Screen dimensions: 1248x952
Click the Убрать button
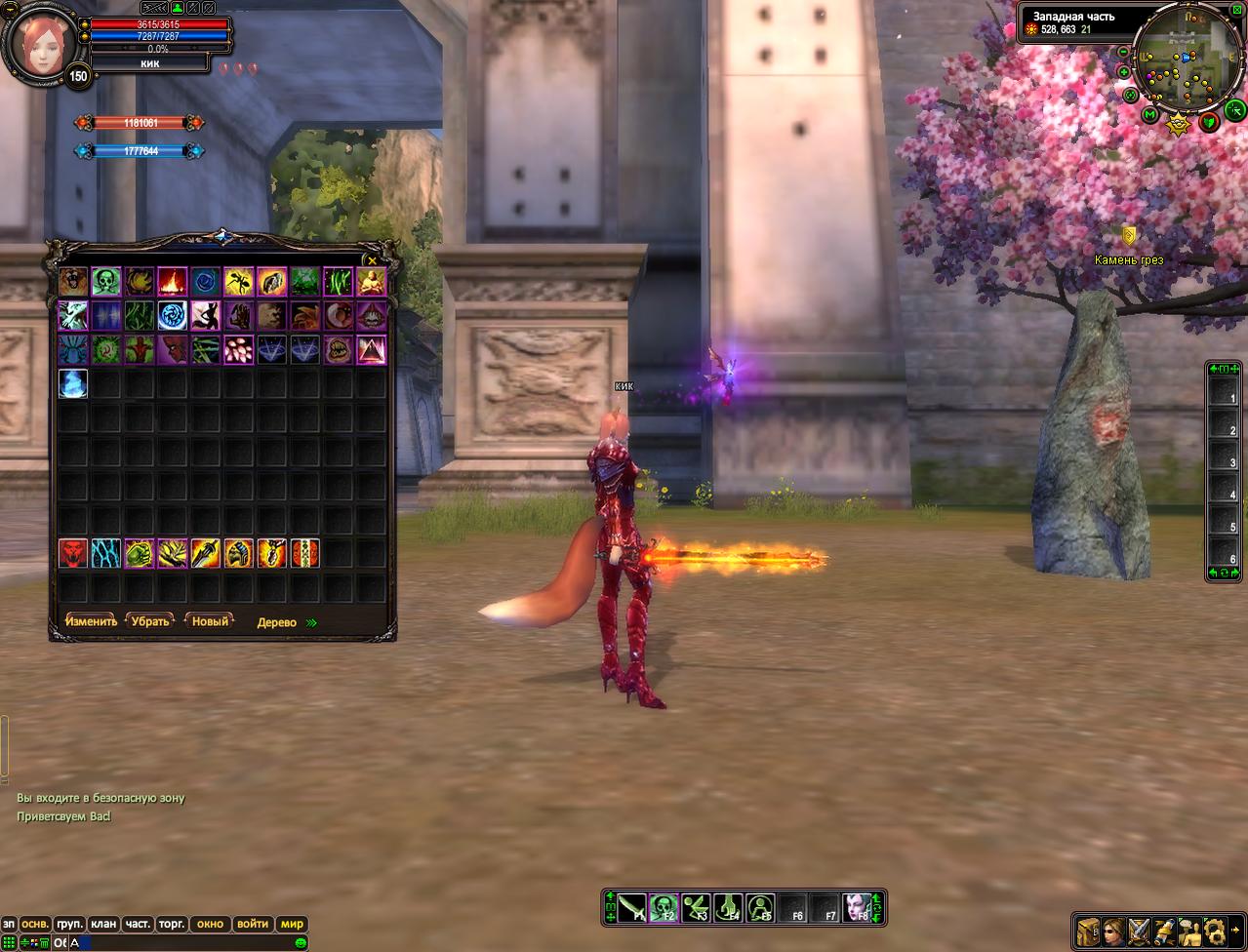pos(150,621)
